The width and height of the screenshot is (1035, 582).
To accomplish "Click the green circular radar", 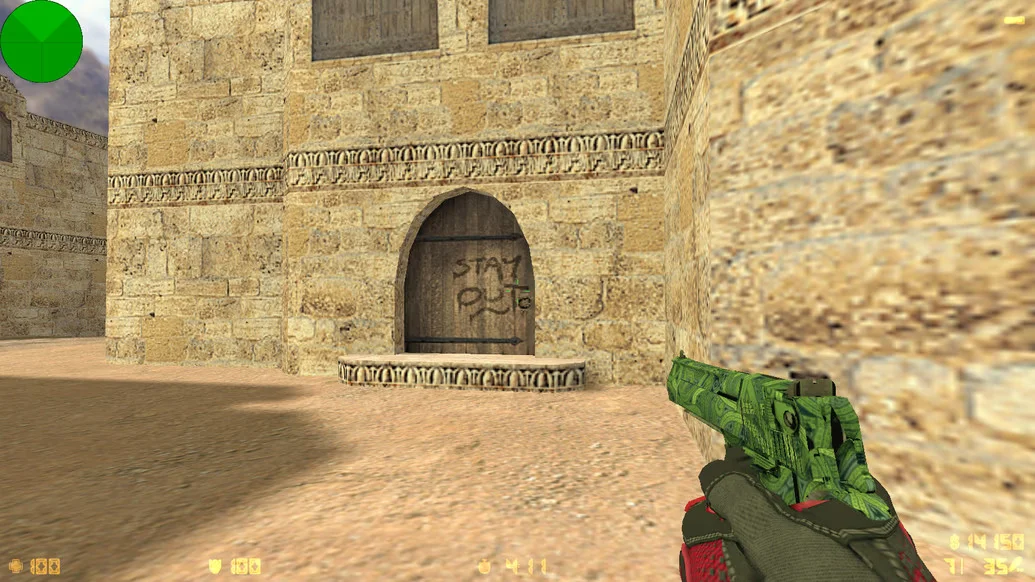I will pyautogui.click(x=41, y=41).
